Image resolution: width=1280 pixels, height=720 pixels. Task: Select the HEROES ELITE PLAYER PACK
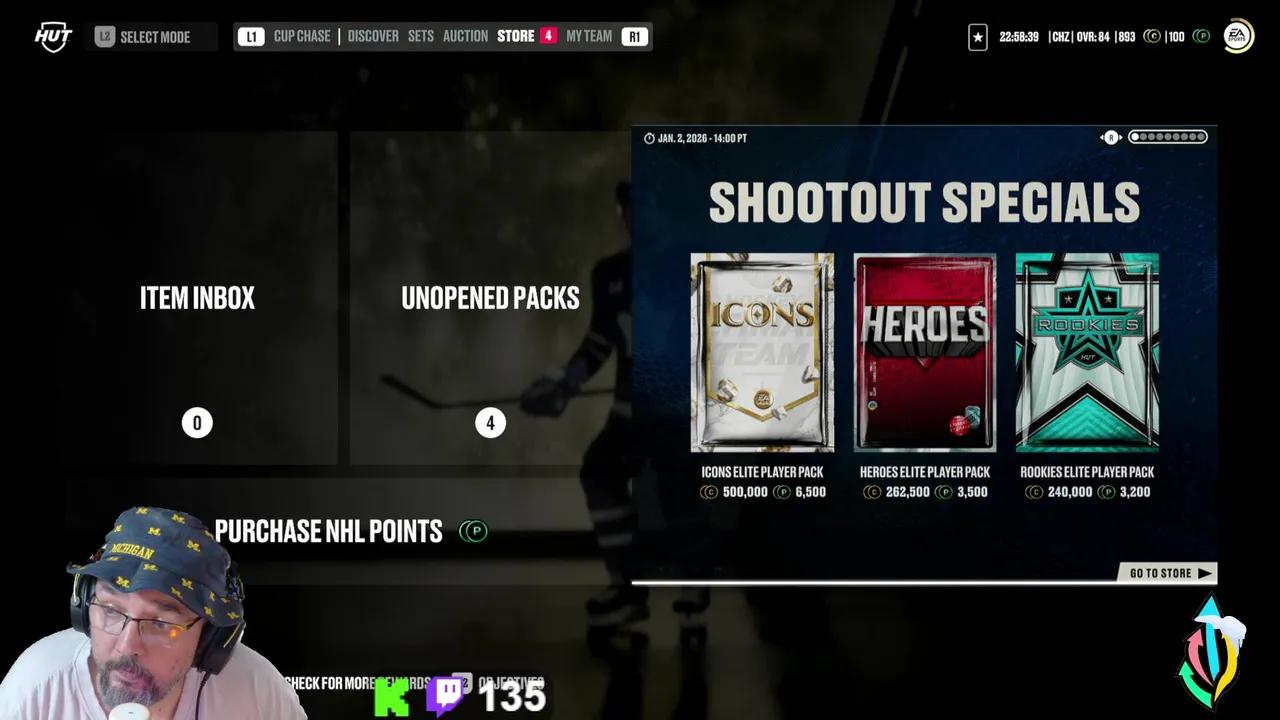(924, 355)
